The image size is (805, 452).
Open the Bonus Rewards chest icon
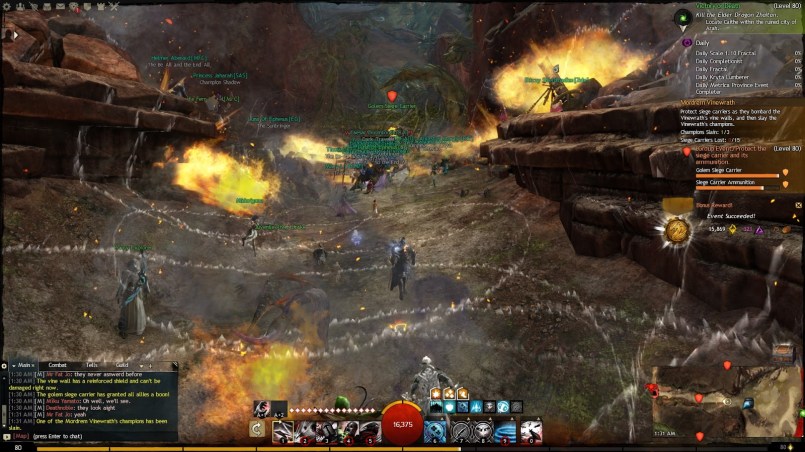tap(677, 230)
